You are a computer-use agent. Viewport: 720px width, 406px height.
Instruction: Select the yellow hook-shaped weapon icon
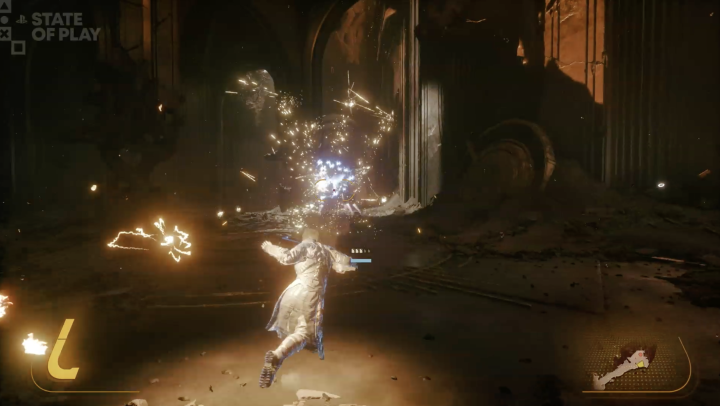coord(64,350)
